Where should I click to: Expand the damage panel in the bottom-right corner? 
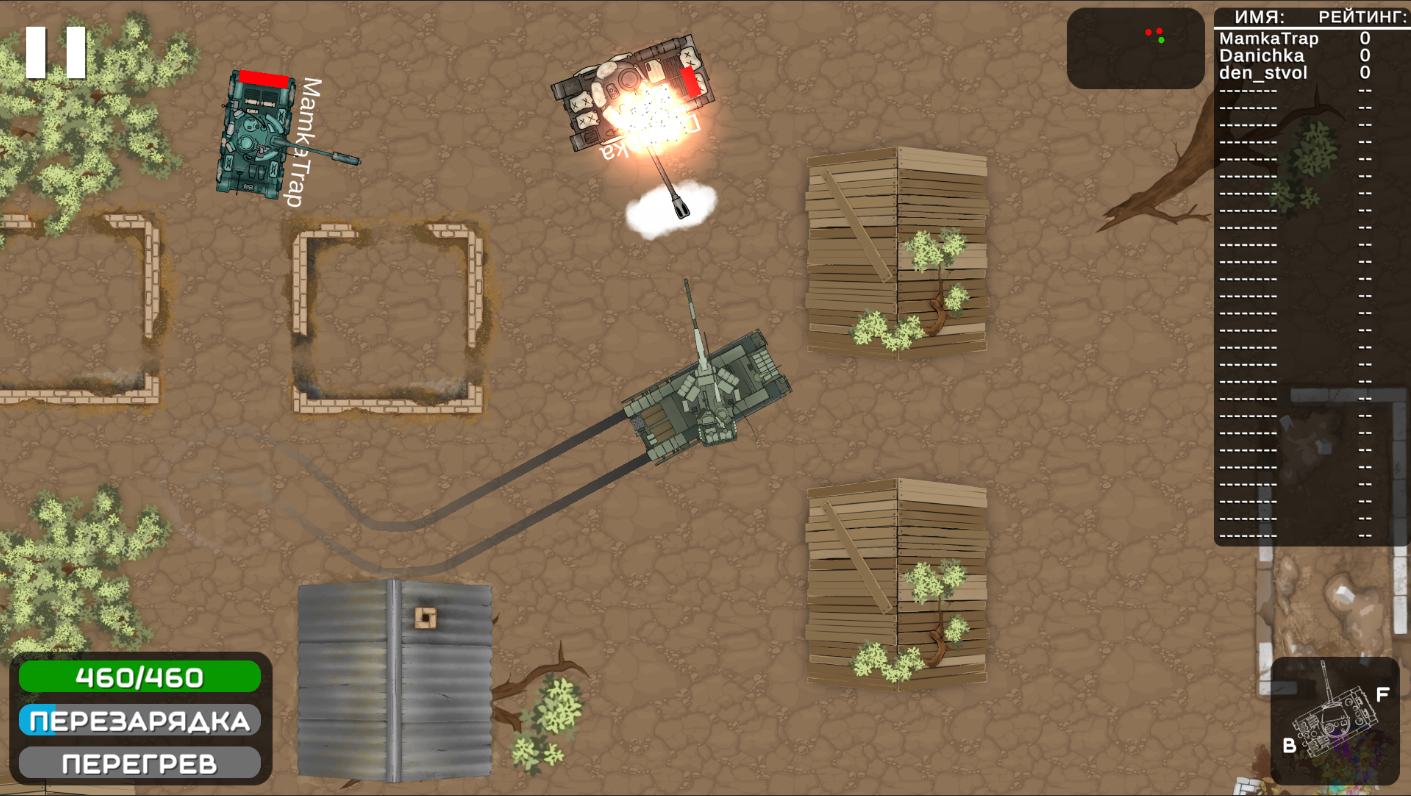(1334, 718)
